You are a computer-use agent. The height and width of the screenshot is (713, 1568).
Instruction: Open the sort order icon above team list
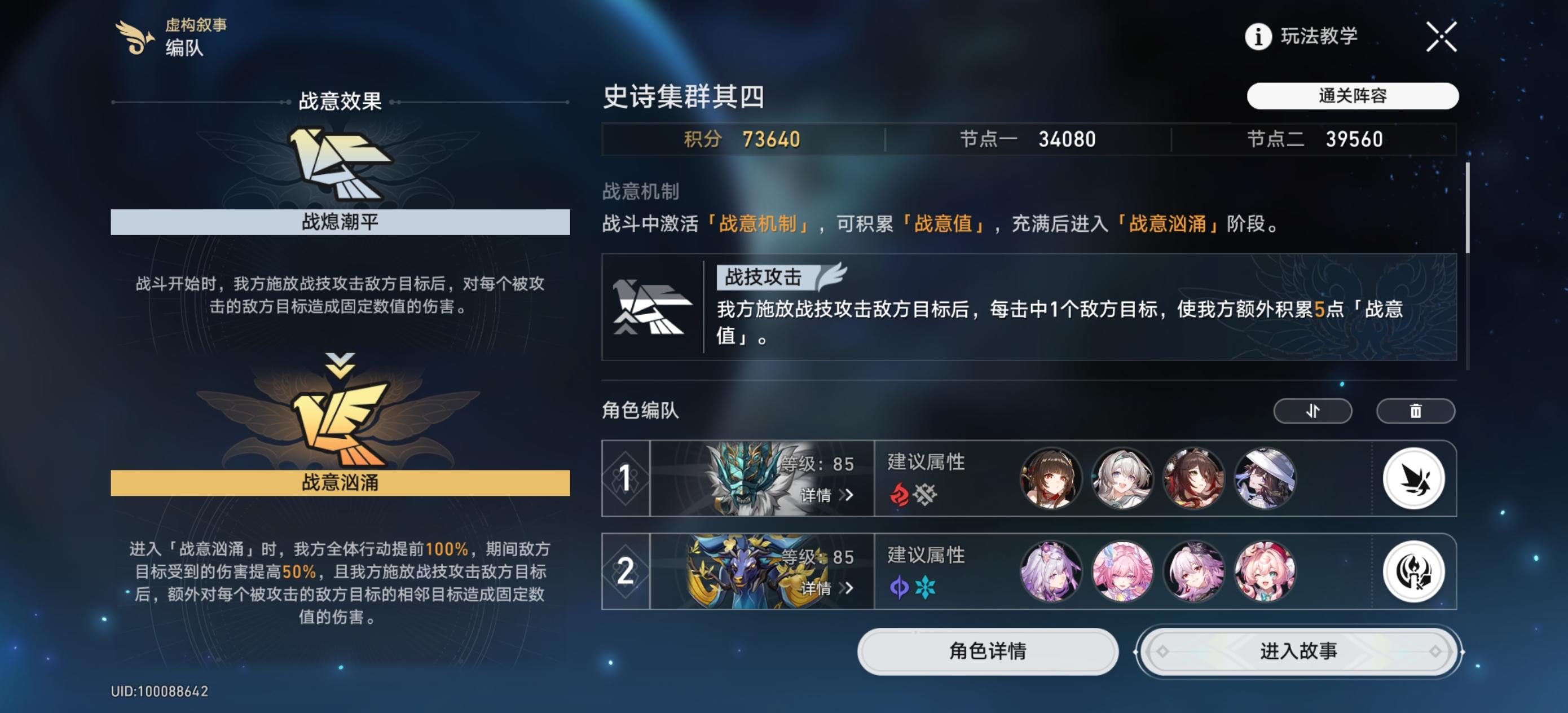click(x=1312, y=411)
